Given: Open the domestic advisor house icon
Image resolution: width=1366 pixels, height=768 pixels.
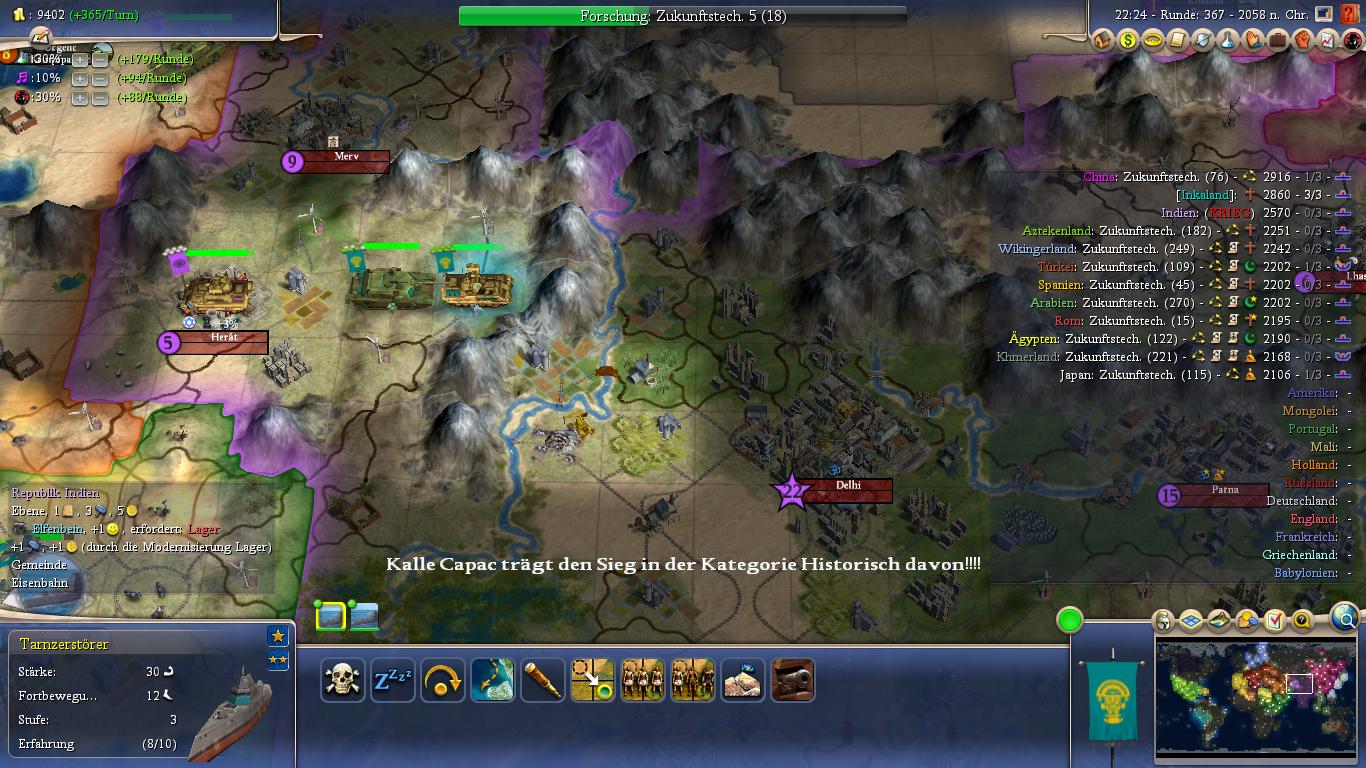Looking at the screenshot, I should (x=1103, y=40).
